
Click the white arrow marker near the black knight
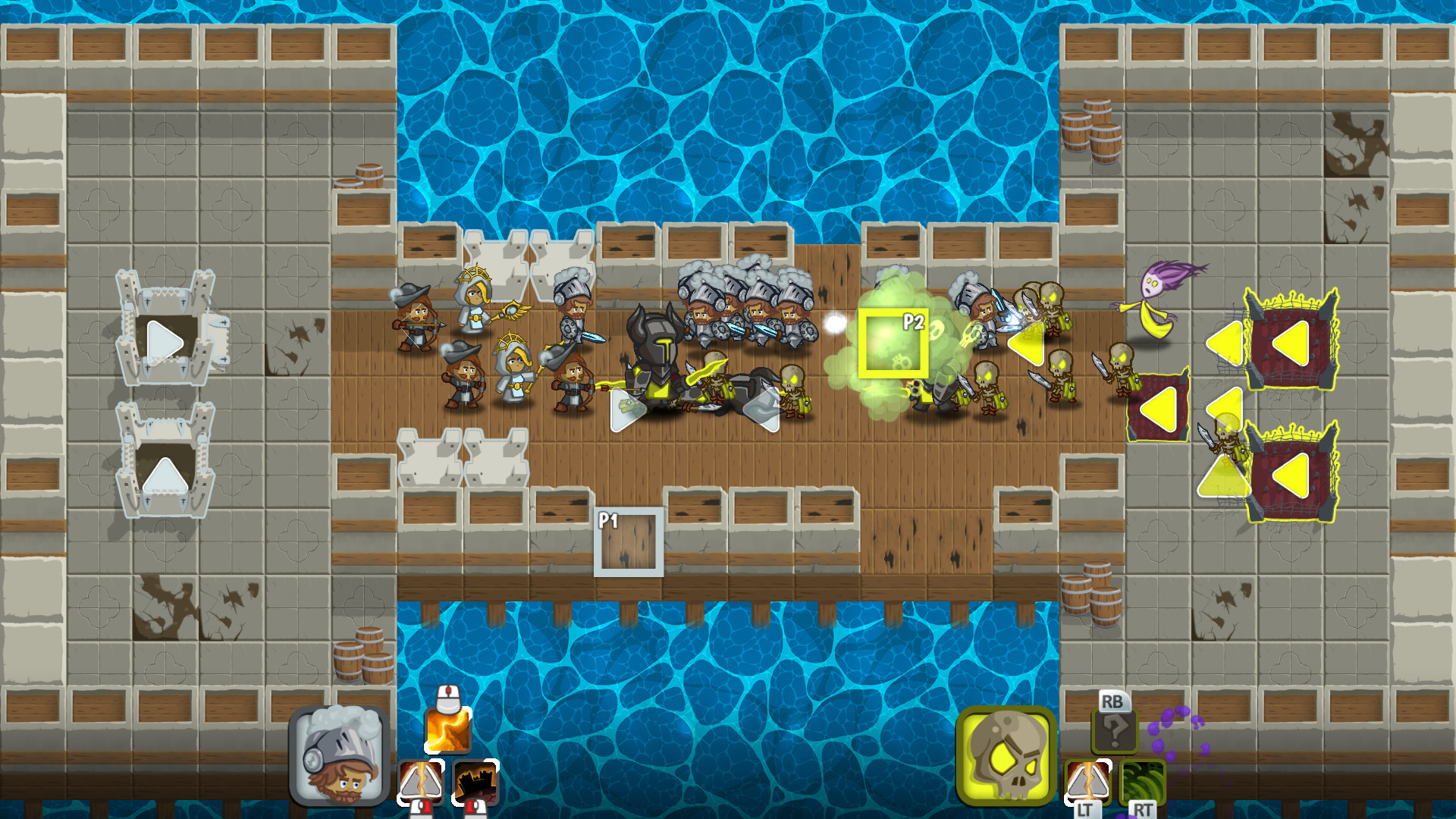coord(627,409)
